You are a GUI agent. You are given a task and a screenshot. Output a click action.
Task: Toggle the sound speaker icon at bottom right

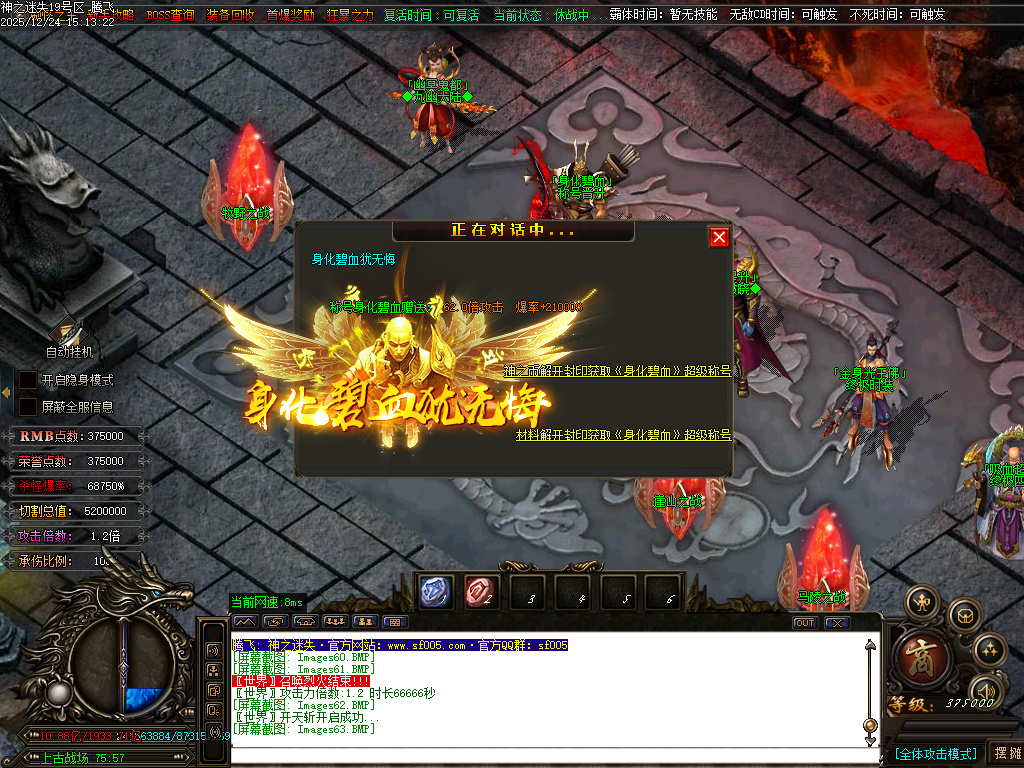(x=986, y=690)
